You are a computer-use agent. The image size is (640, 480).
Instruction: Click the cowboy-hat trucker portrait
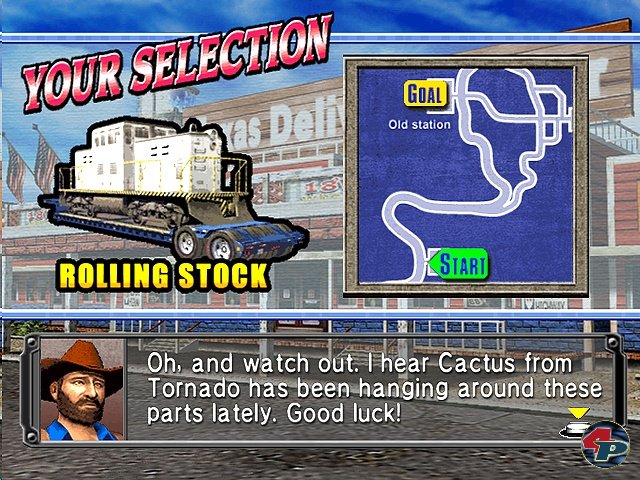[x=83, y=389]
